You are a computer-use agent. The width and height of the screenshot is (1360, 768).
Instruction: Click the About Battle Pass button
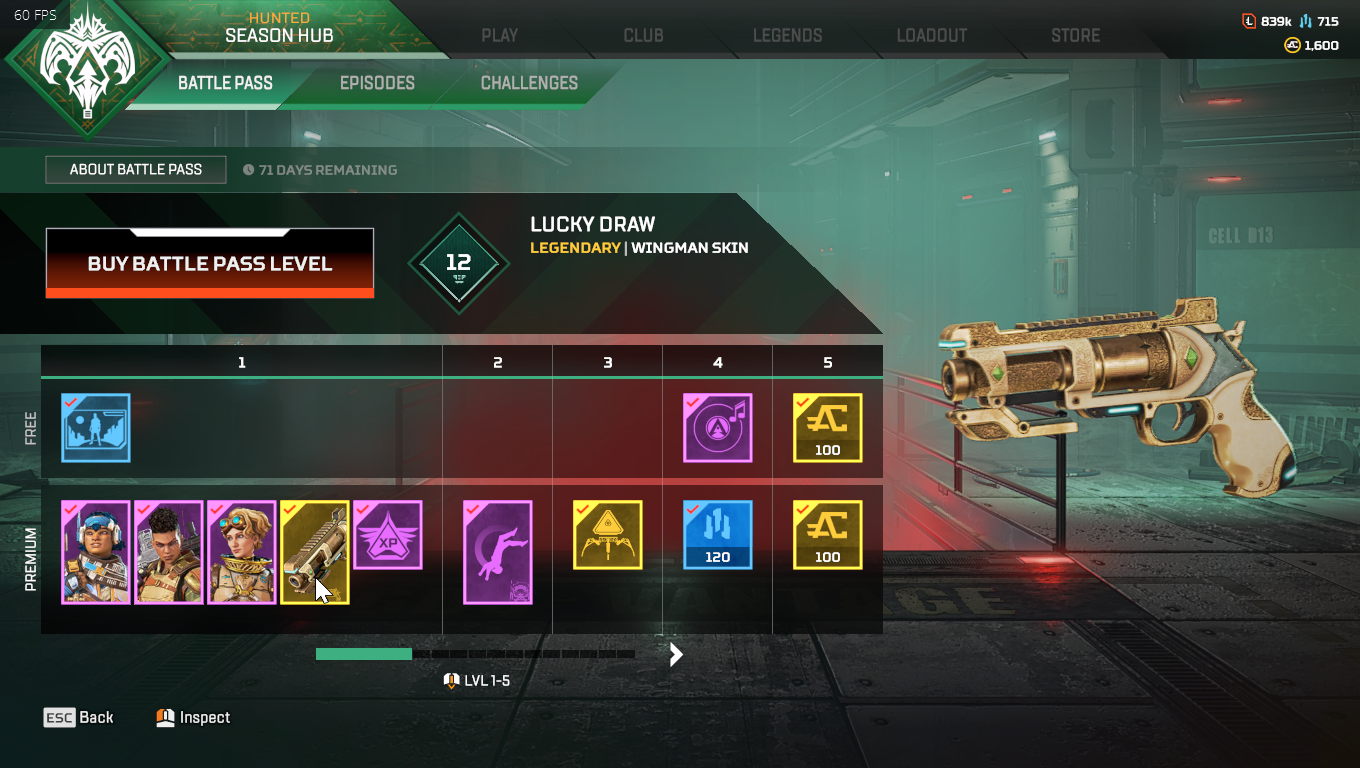coord(136,170)
